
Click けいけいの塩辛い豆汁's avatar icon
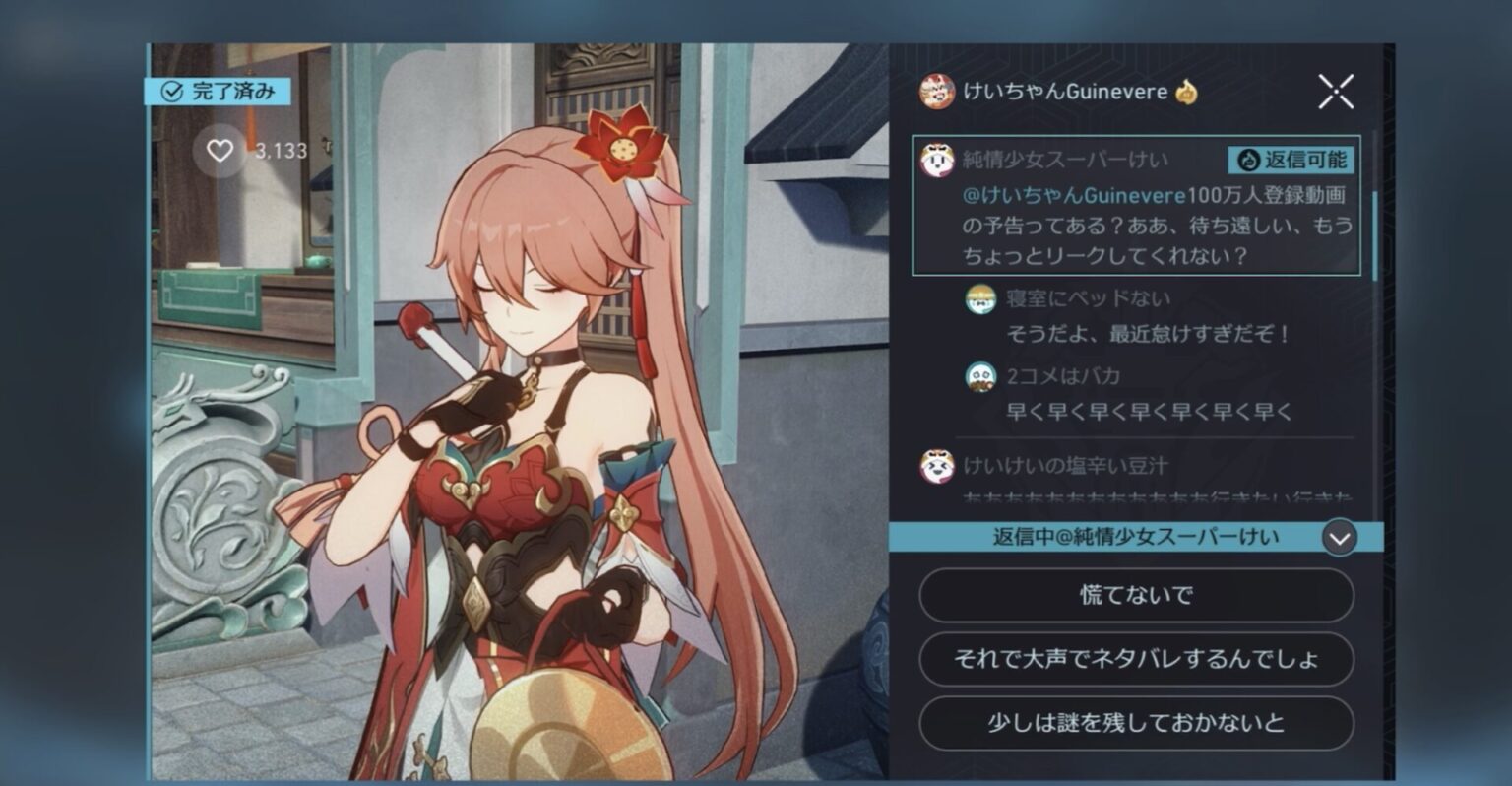click(x=936, y=468)
